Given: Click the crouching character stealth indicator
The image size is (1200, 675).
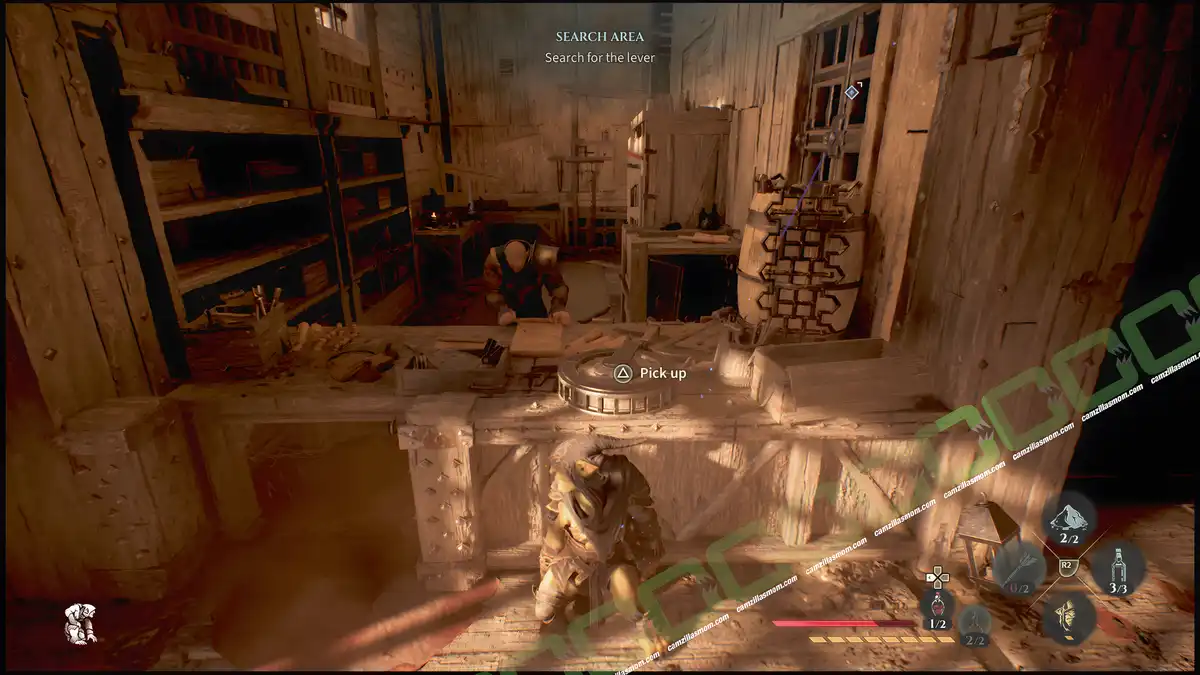Looking at the screenshot, I should [80, 622].
